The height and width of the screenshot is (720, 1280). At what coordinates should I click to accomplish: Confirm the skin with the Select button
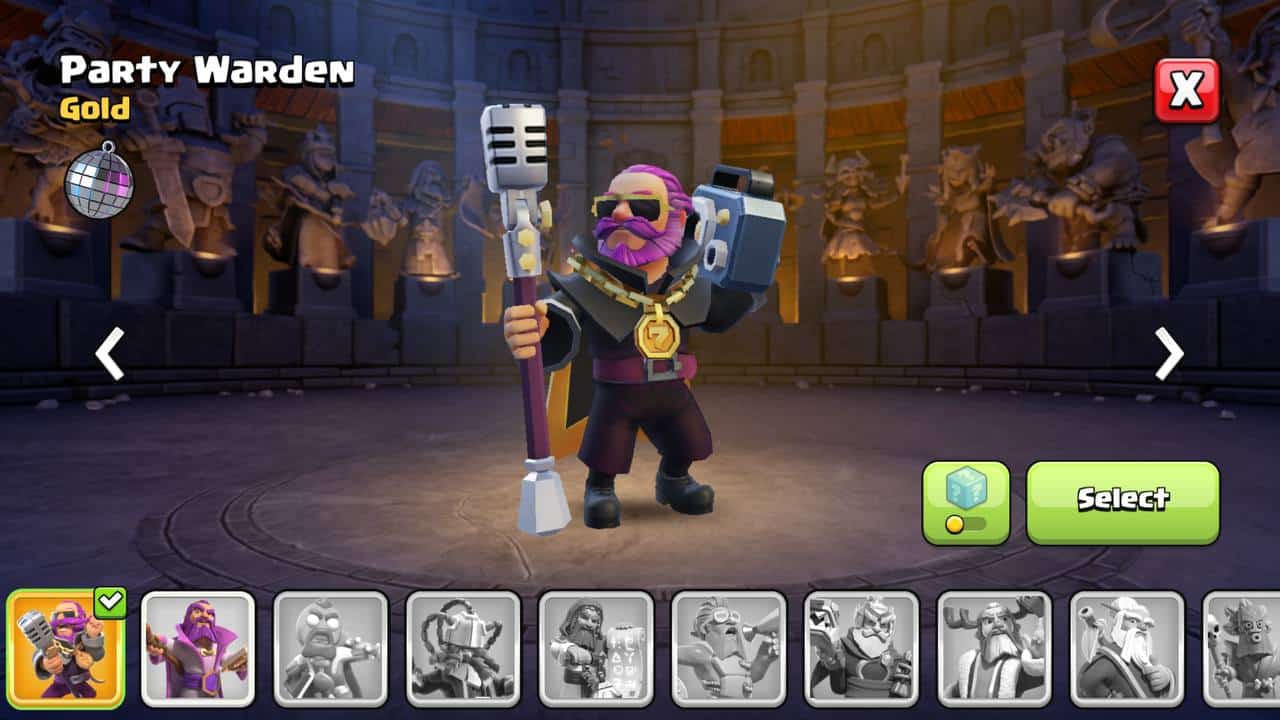pyautogui.click(x=1122, y=502)
